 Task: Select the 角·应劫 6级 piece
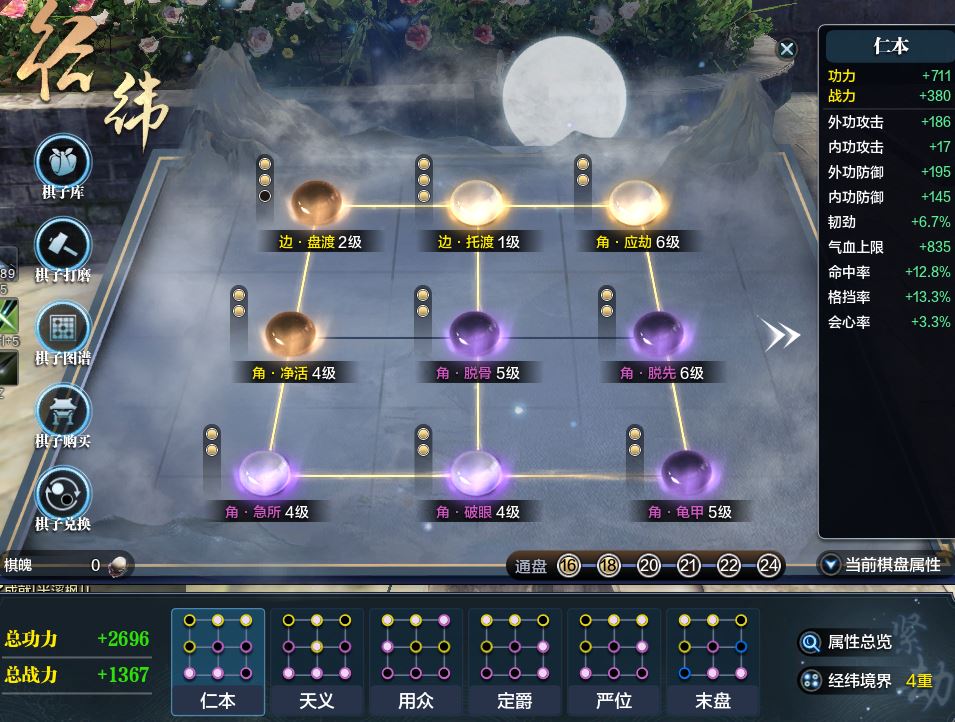pyautogui.click(x=636, y=204)
